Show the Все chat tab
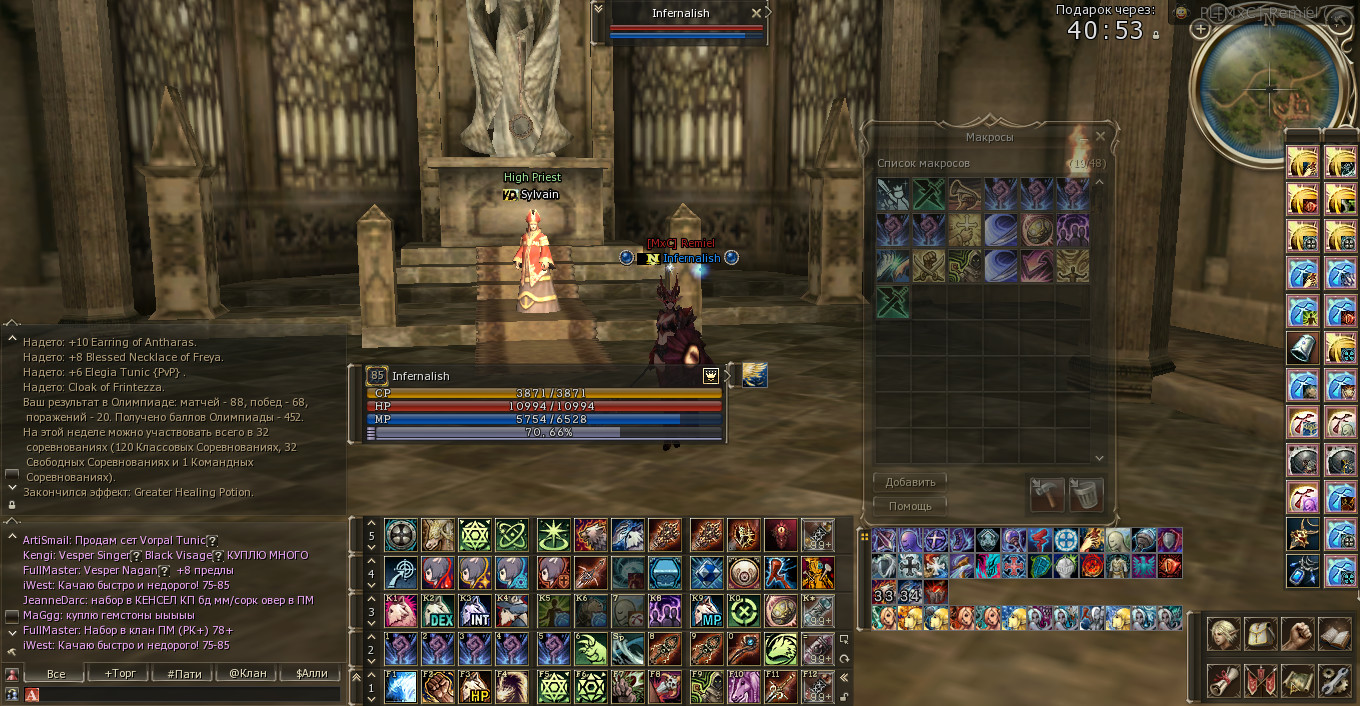The height and width of the screenshot is (706, 1360). (x=56, y=673)
